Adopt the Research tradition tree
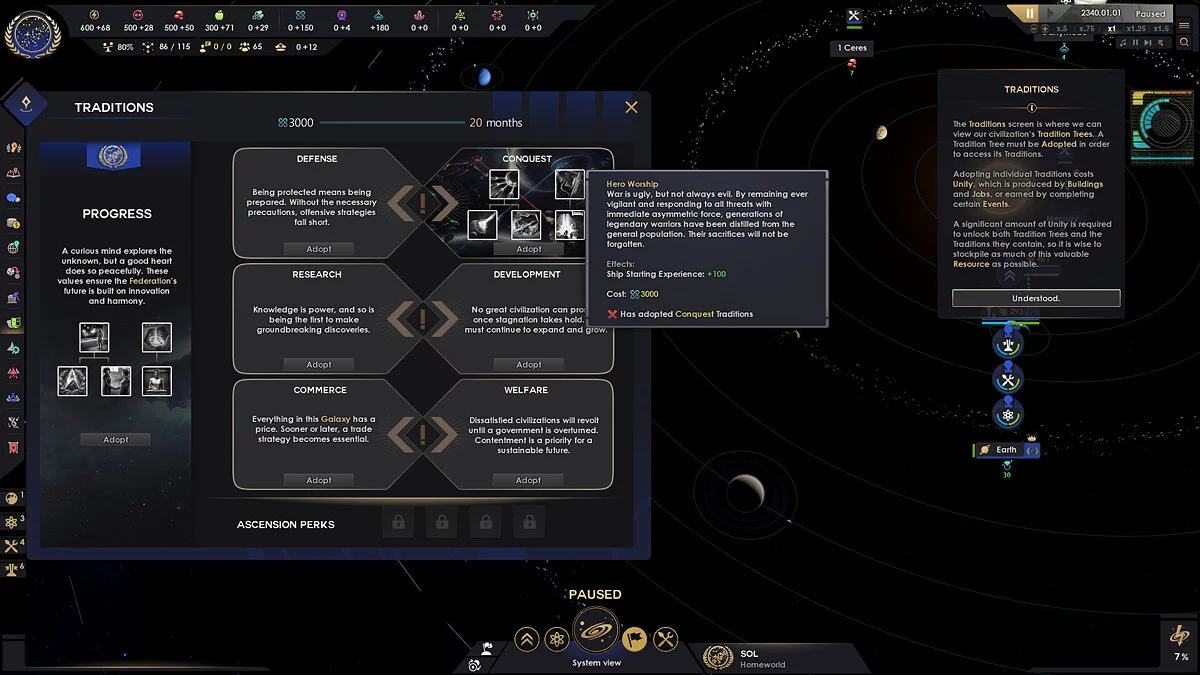1200x675 pixels. click(x=318, y=365)
